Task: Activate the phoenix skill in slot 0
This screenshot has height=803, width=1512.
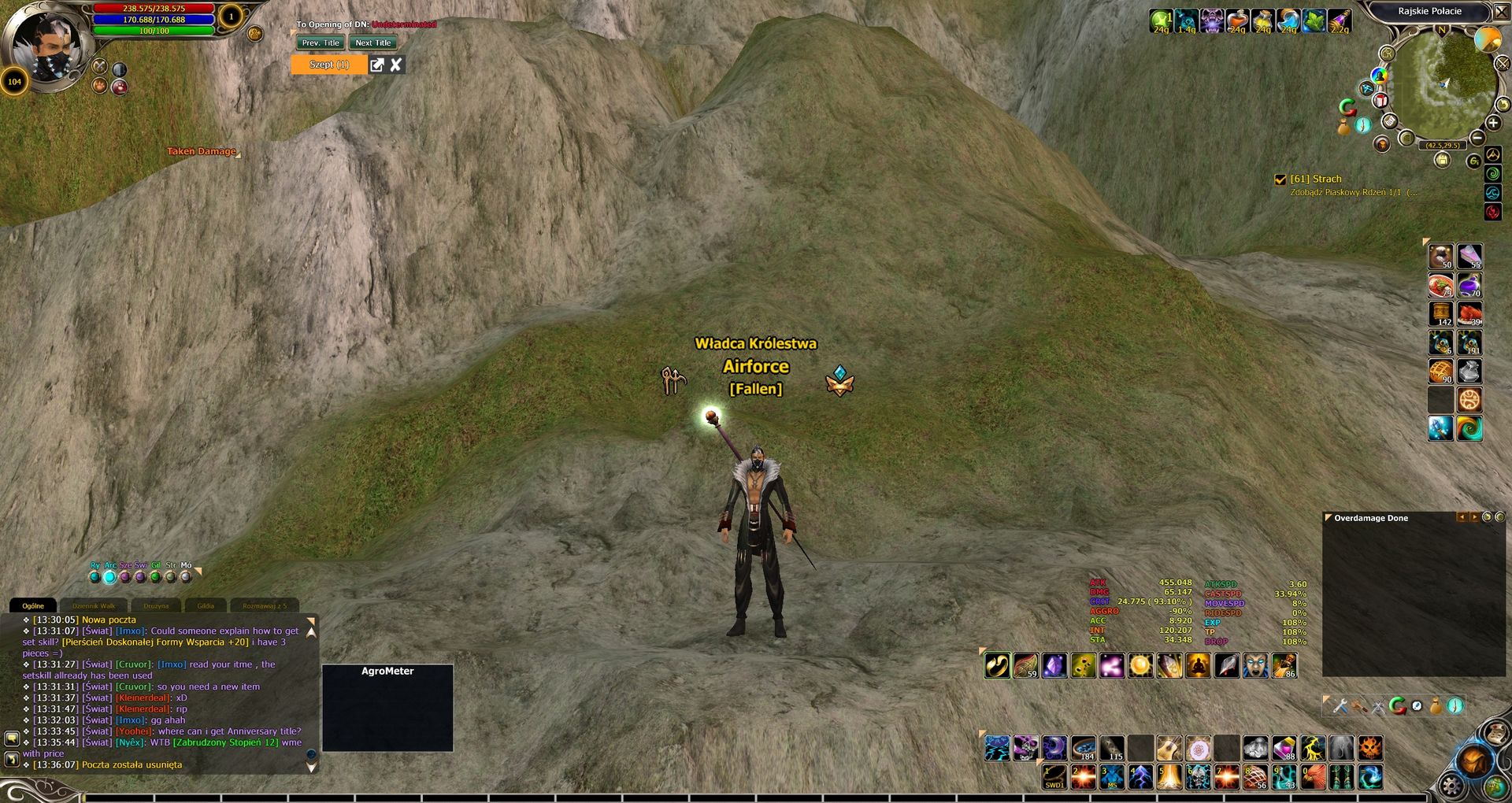Action: (1313, 778)
